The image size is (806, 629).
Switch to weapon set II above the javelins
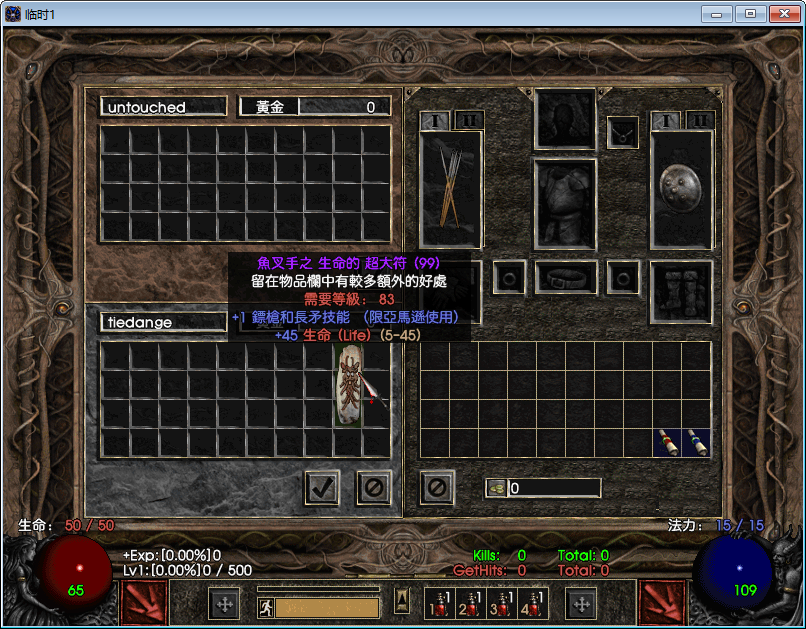(467, 121)
